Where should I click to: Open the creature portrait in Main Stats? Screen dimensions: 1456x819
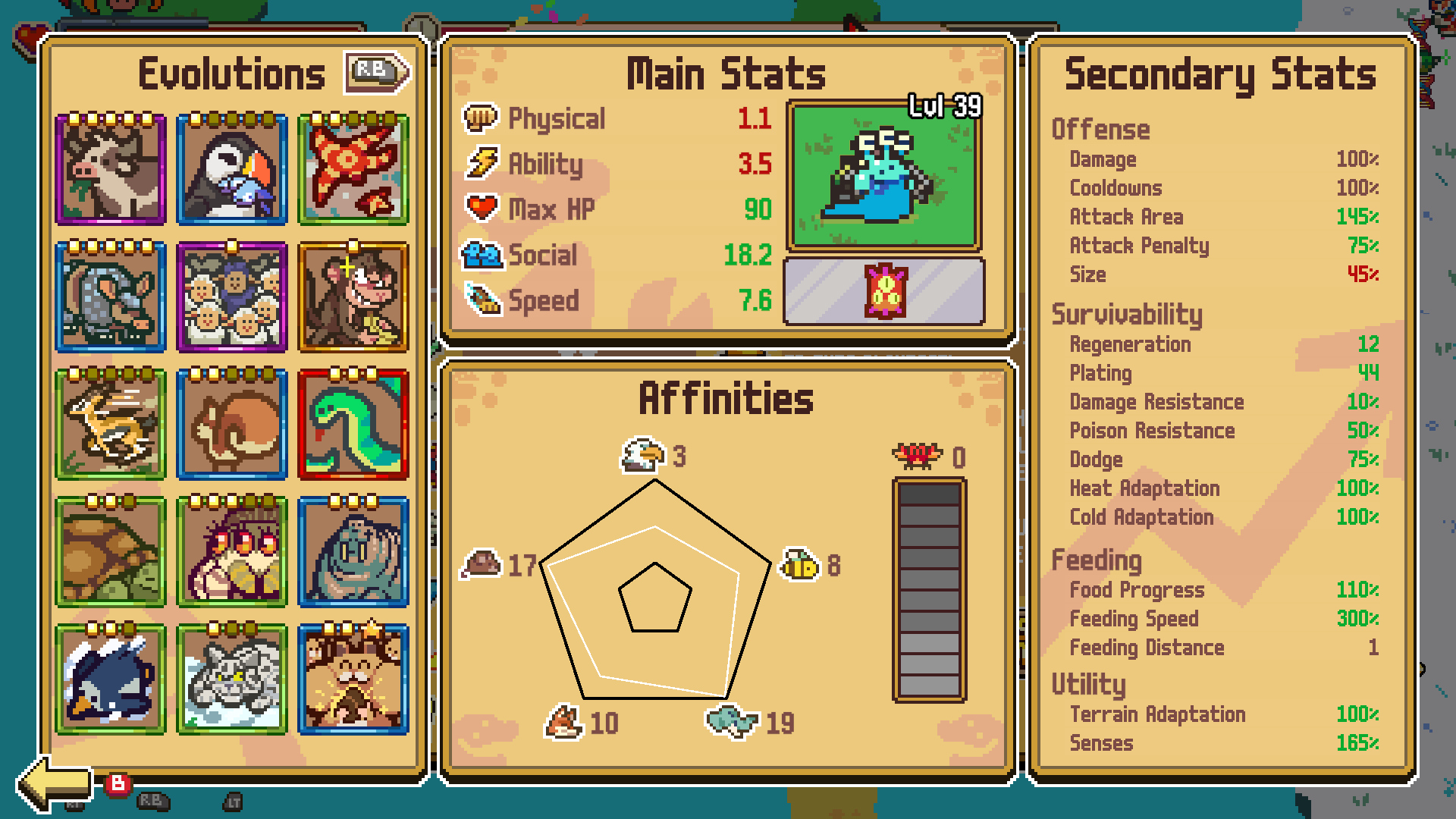[x=884, y=177]
